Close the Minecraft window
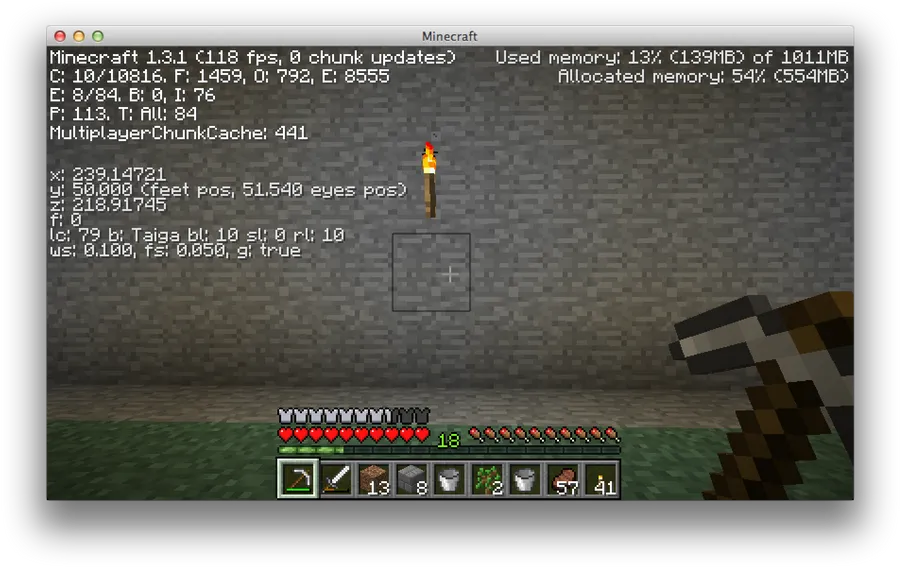 coord(60,36)
